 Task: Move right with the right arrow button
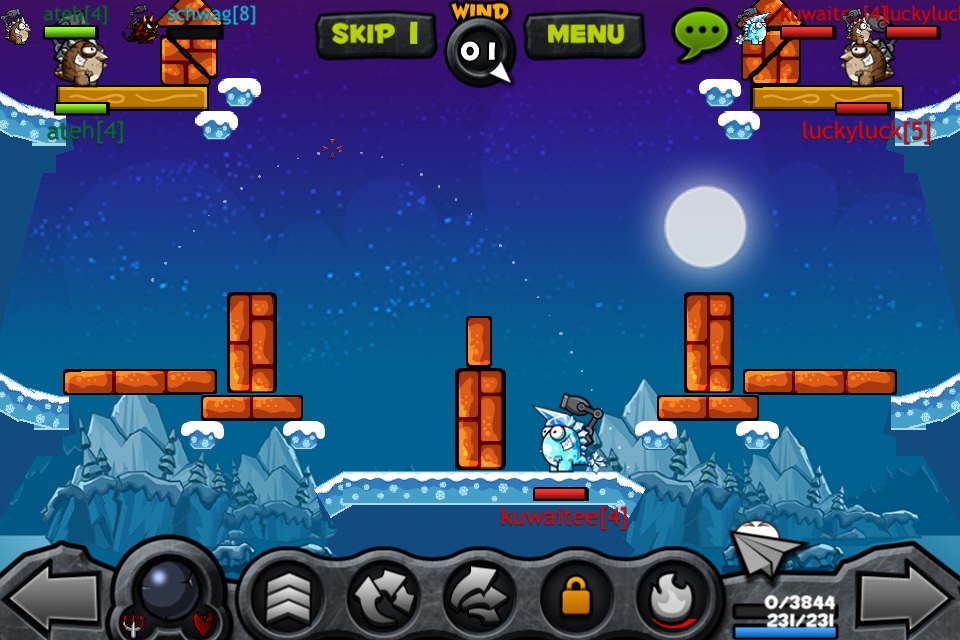click(x=905, y=598)
